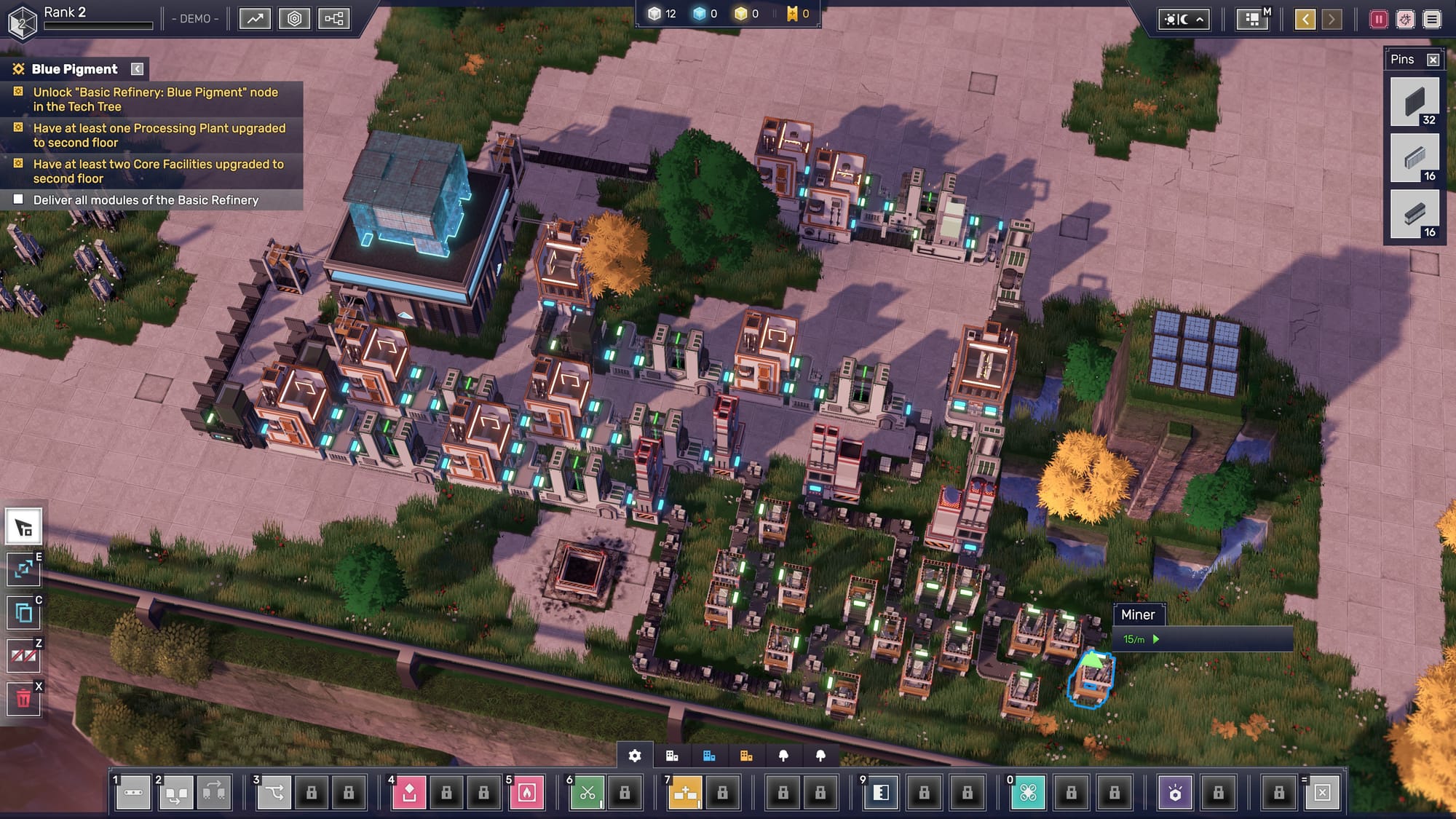Collapse the Blue Pigment objective tracker
The width and height of the screenshot is (1456, 819).
[x=137, y=69]
